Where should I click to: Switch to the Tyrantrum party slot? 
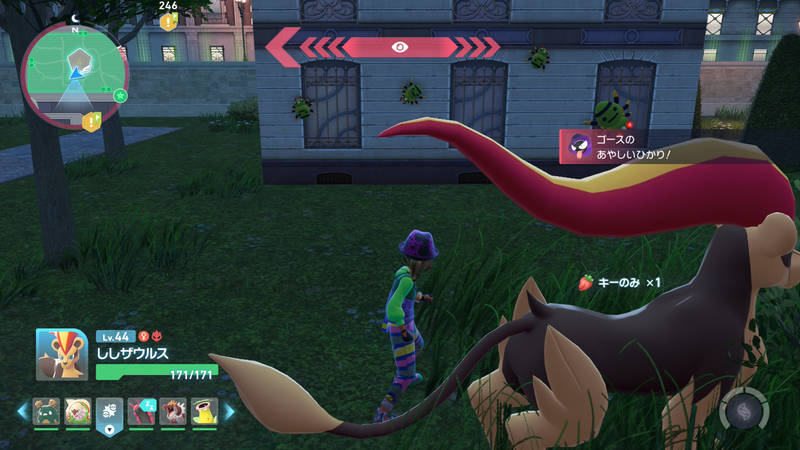click(173, 411)
